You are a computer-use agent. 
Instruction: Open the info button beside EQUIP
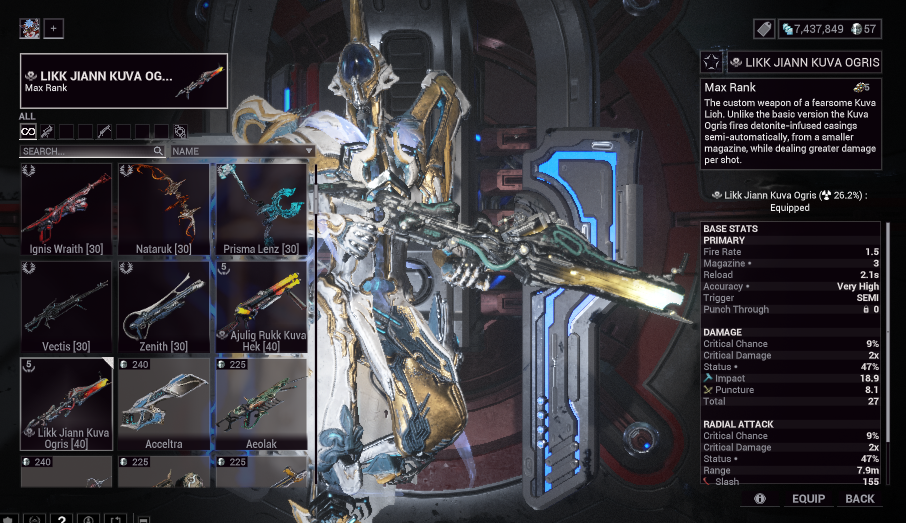[760, 498]
